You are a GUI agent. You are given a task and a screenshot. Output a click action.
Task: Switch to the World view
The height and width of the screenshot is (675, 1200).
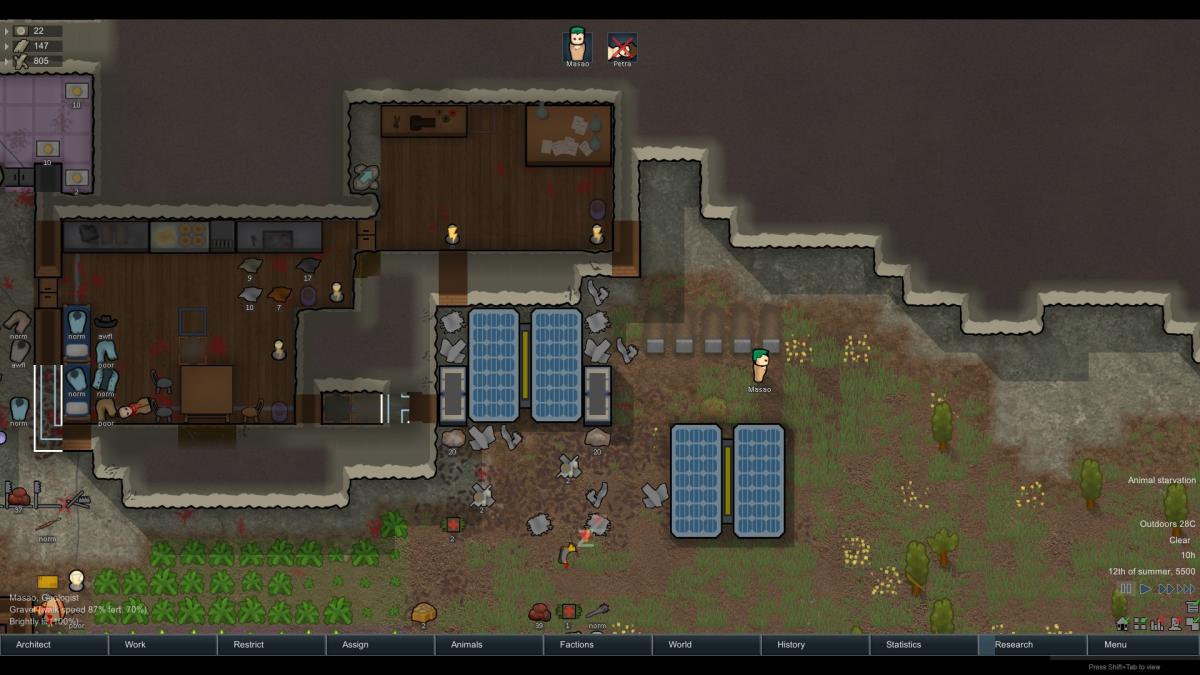click(x=707, y=645)
